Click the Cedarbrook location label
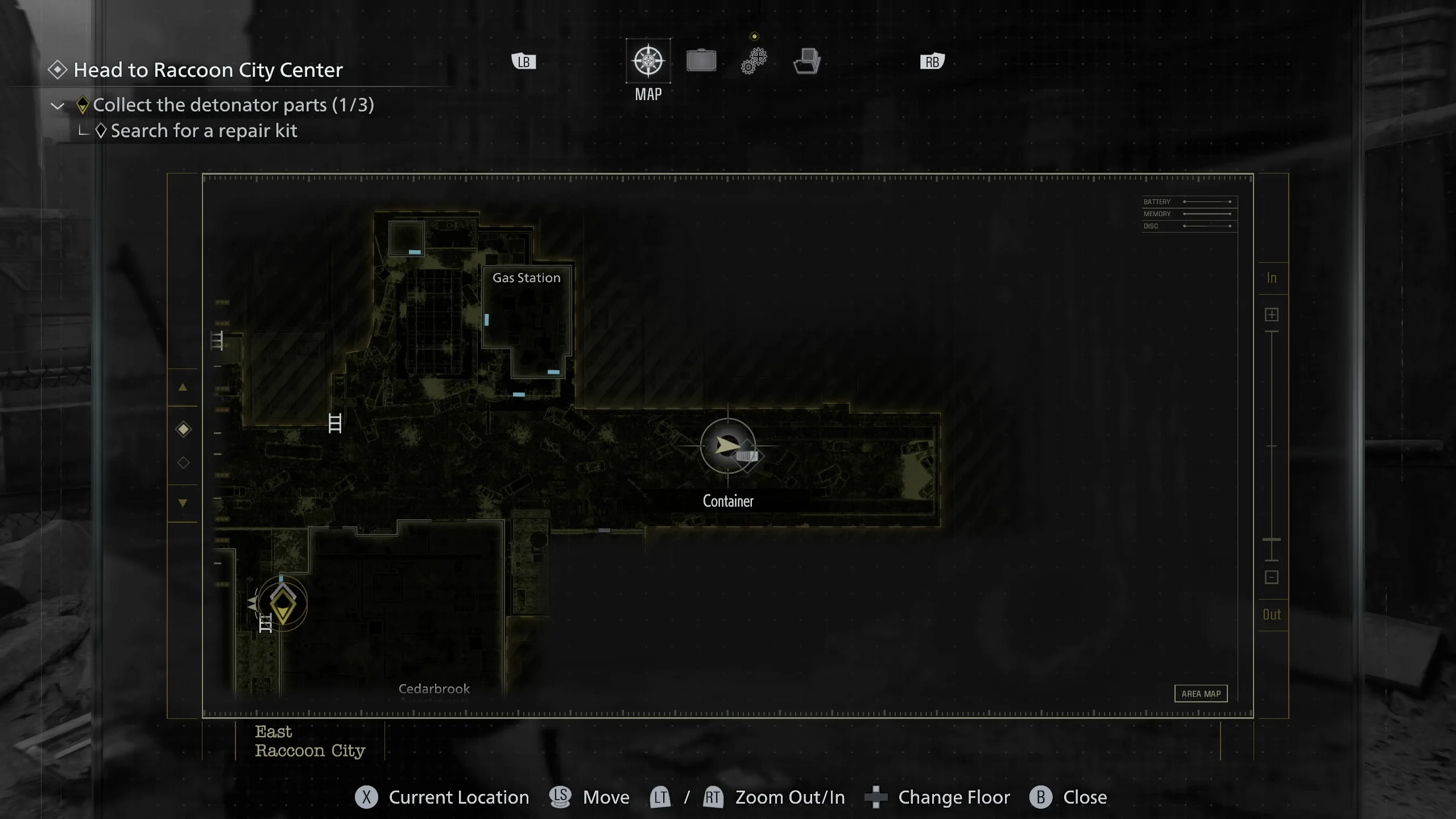 pos(434,689)
